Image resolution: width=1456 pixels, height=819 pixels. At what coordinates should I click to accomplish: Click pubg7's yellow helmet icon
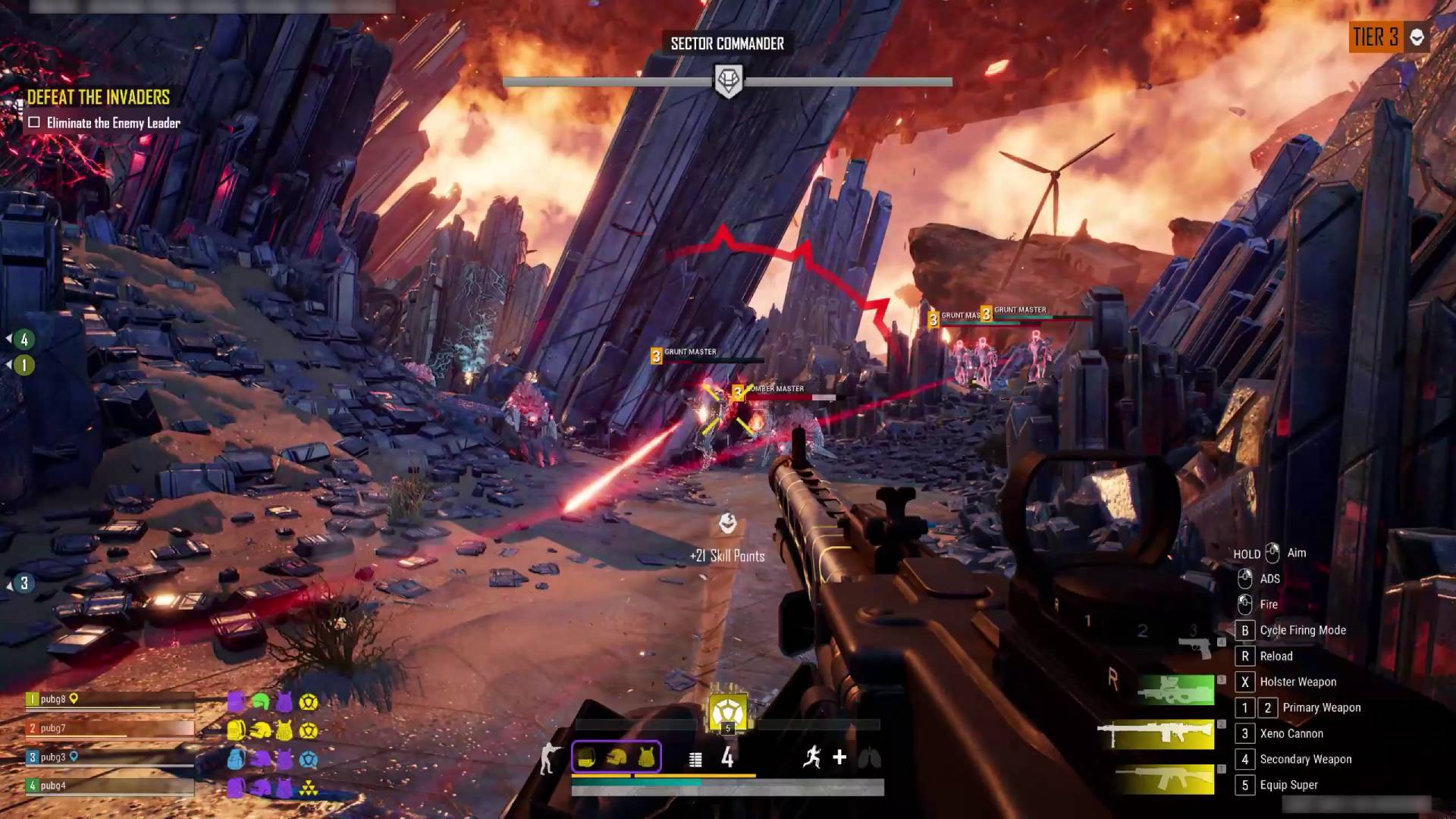259,730
